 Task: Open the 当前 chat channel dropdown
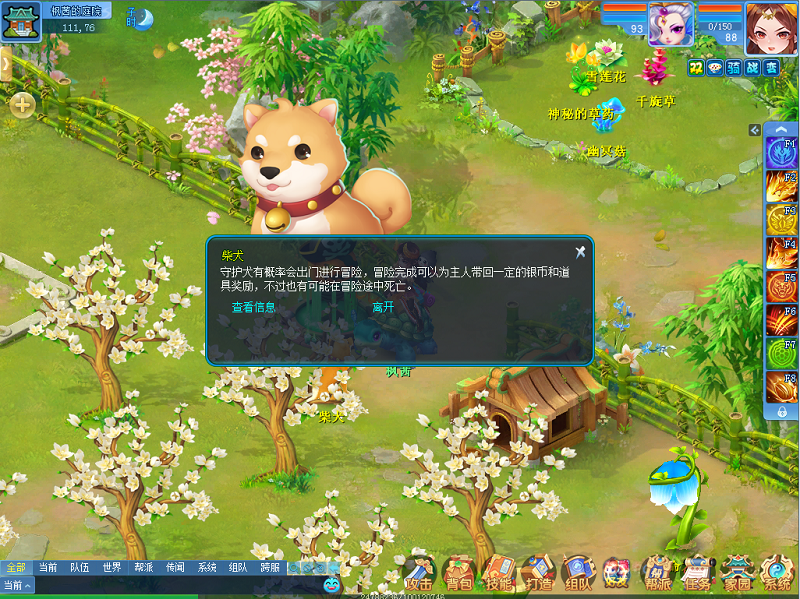pyautogui.click(x=17, y=585)
